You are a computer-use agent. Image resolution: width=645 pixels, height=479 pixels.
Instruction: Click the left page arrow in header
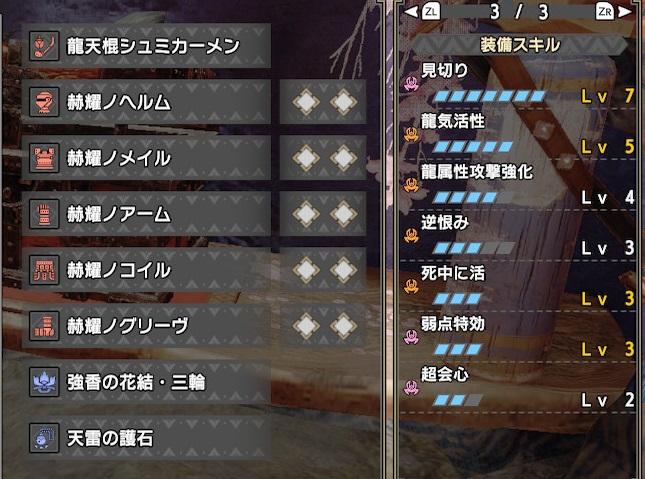tap(411, 11)
